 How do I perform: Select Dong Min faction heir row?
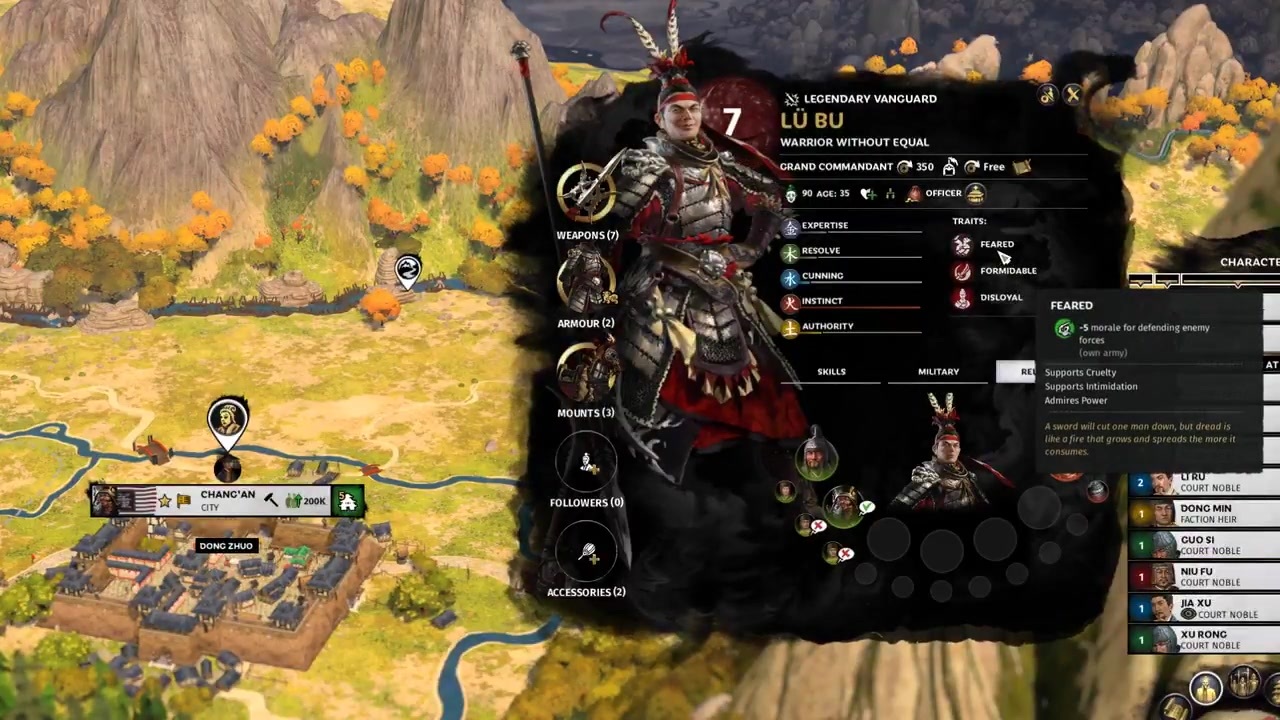point(1205,514)
